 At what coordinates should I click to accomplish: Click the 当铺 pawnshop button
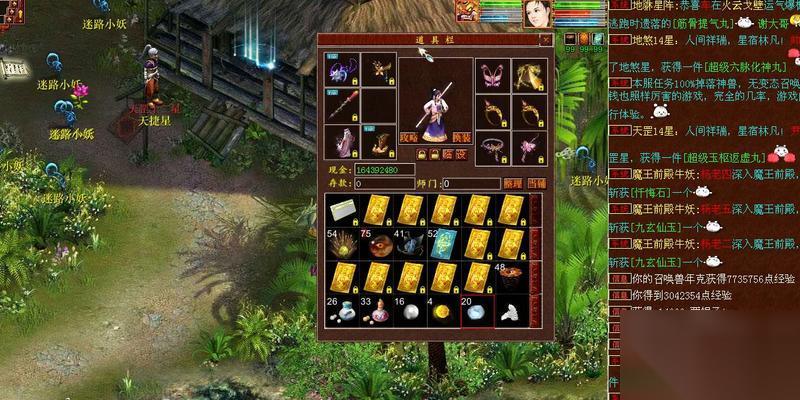[537, 184]
